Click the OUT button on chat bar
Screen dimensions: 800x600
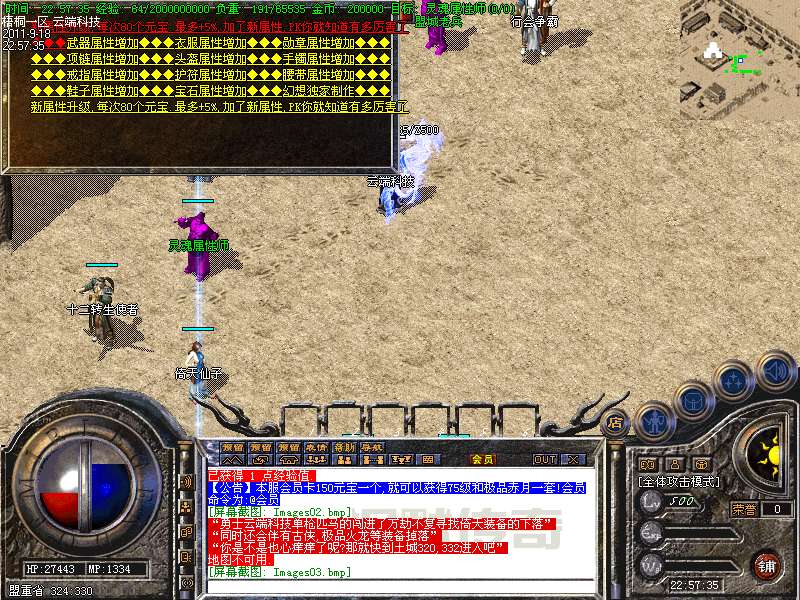(x=544, y=459)
